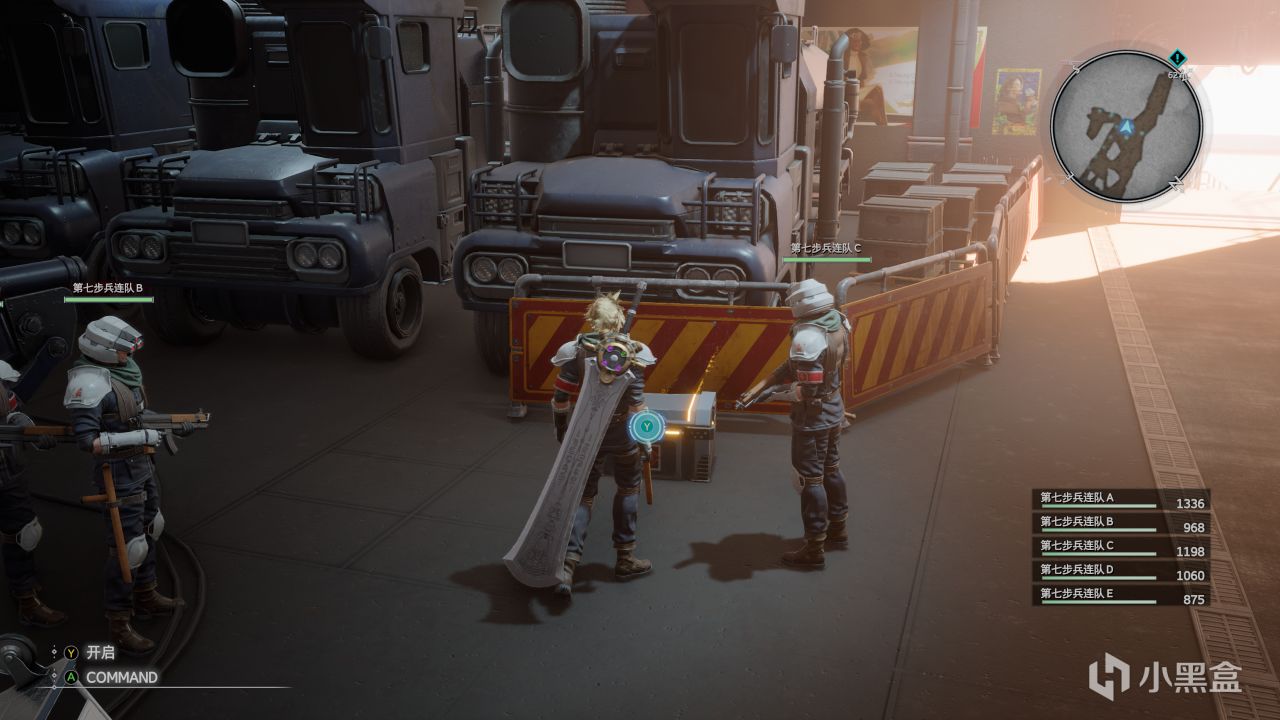Click the player arrow in the minimap center
Screen dimensions: 1280x720
(1126, 126)
